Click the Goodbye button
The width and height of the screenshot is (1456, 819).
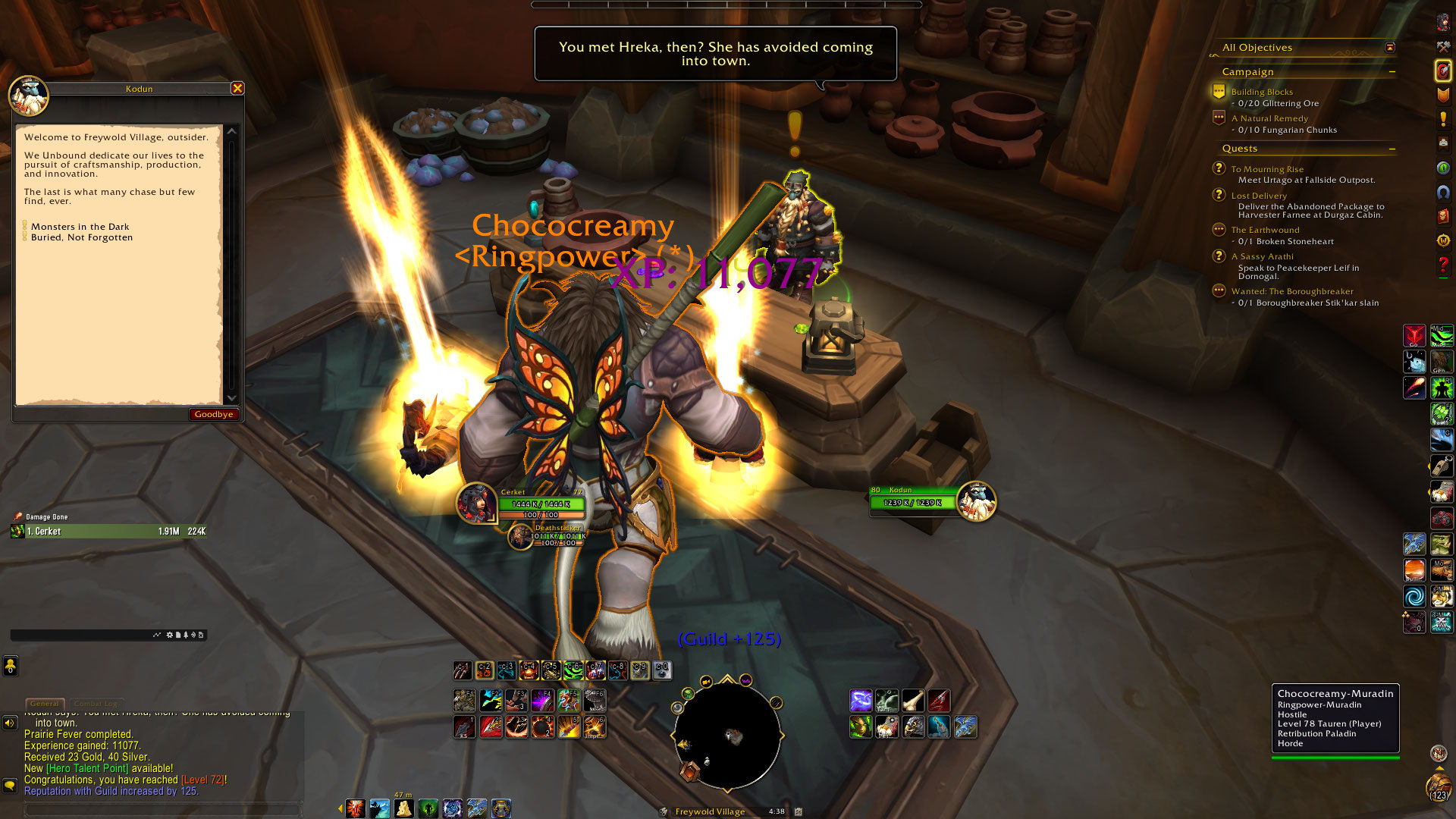(x=213, y=414)
